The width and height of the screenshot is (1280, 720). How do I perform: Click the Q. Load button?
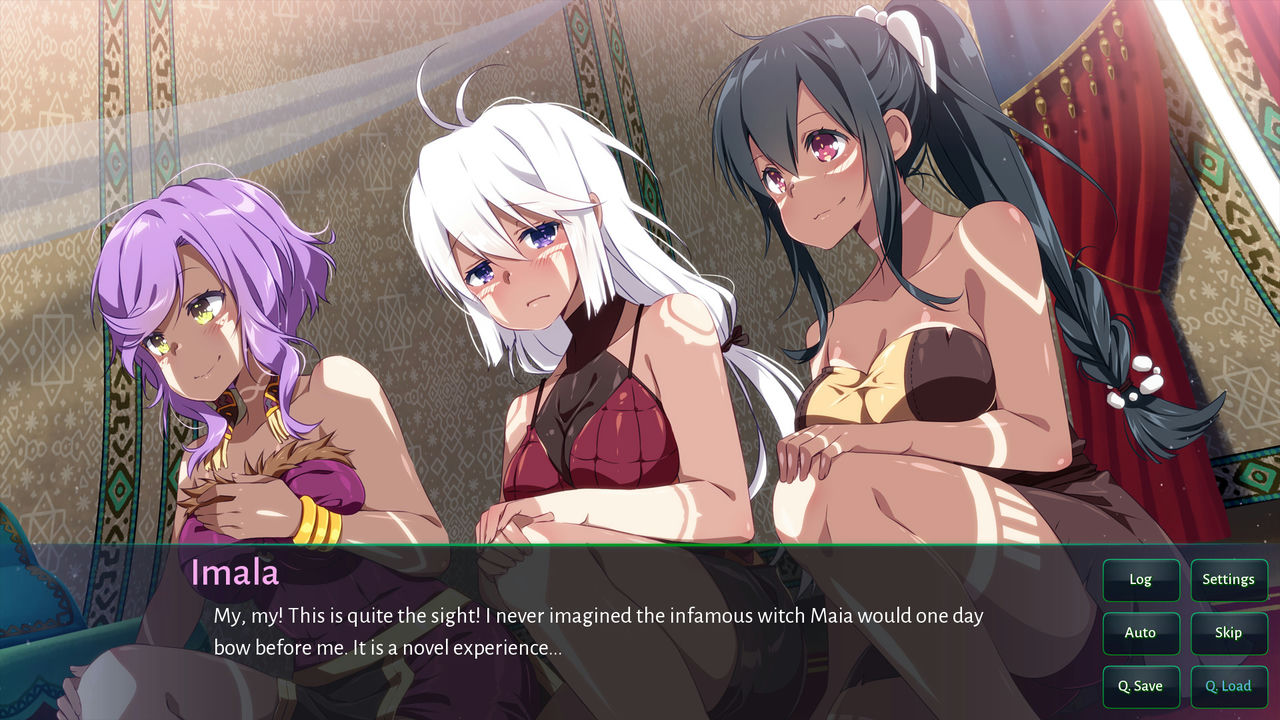click(x=1228, y=686)
